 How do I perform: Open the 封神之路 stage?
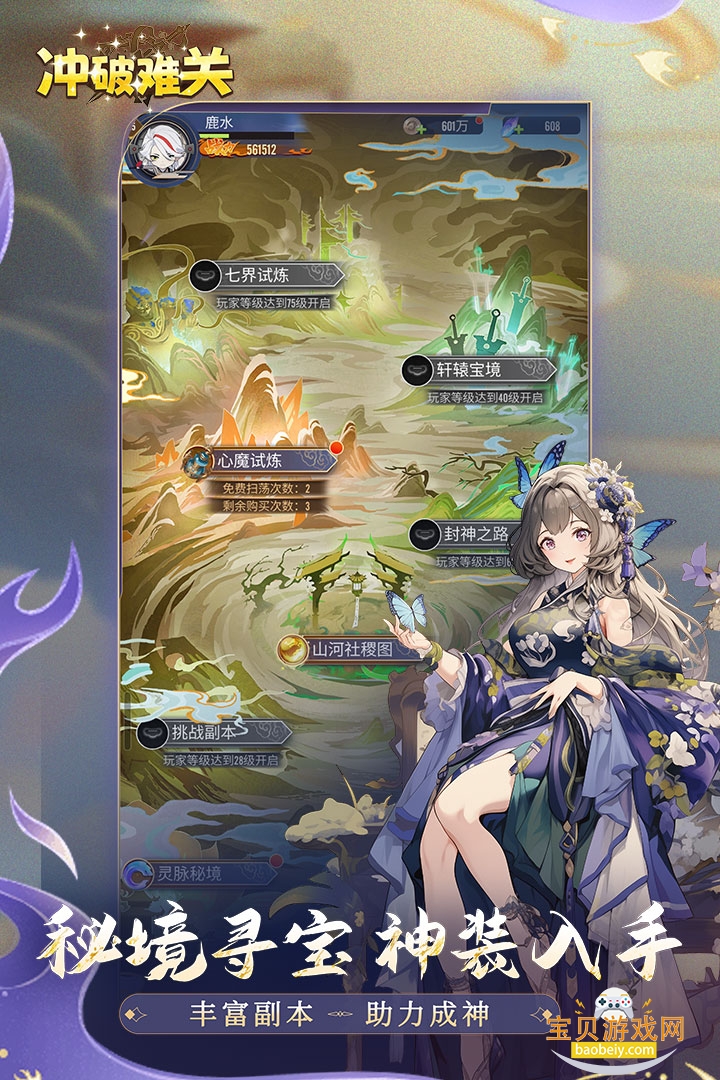pyautogui.click(x=463, y=534)
